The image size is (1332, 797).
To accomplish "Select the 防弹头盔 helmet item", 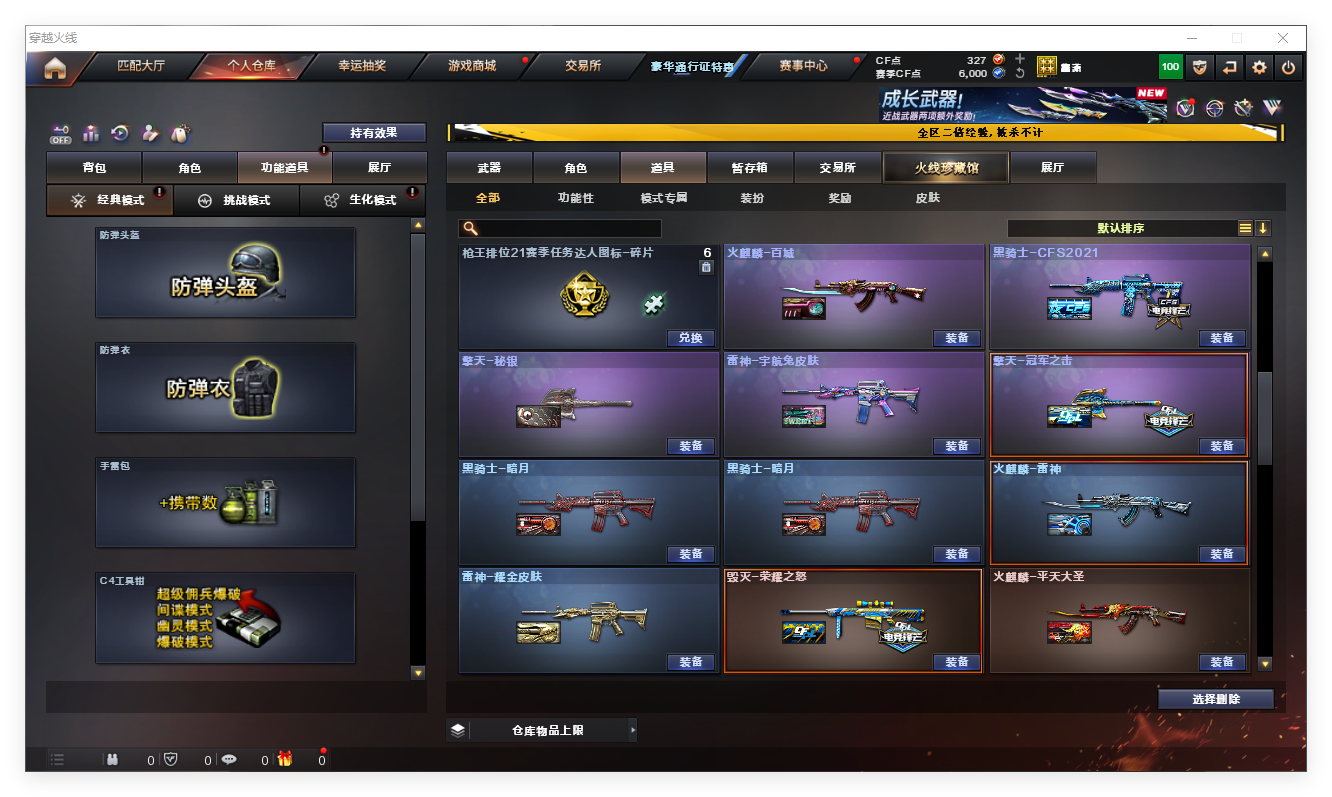I will (225, 273).
